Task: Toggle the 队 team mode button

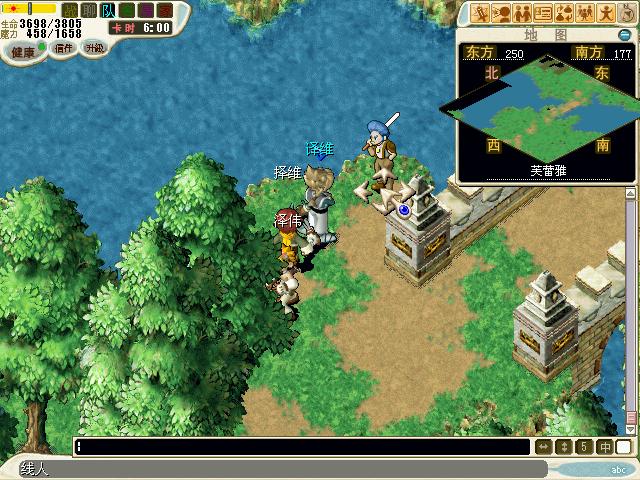Action: click(x=107, y=10)
